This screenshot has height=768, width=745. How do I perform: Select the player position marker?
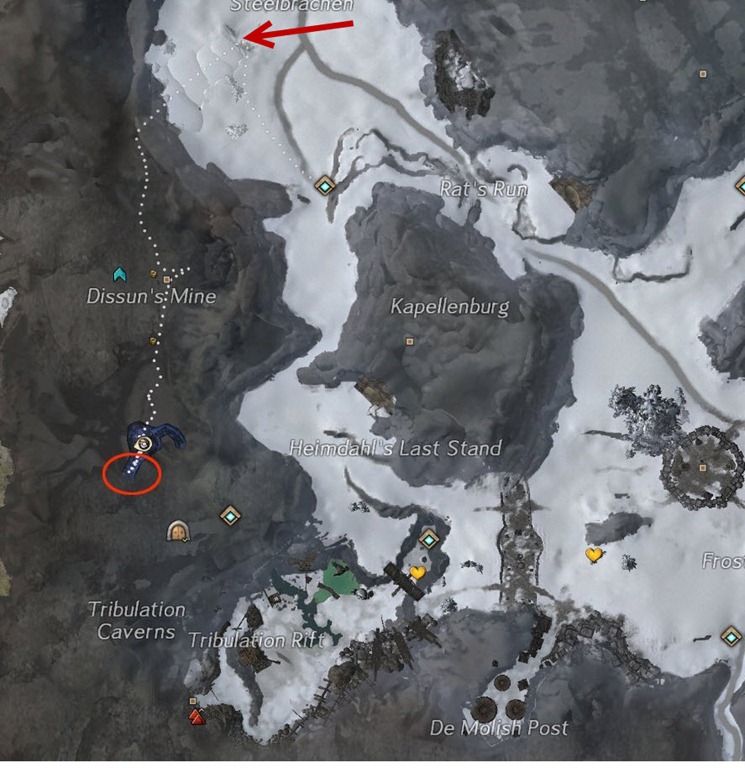tap(146, 442)
